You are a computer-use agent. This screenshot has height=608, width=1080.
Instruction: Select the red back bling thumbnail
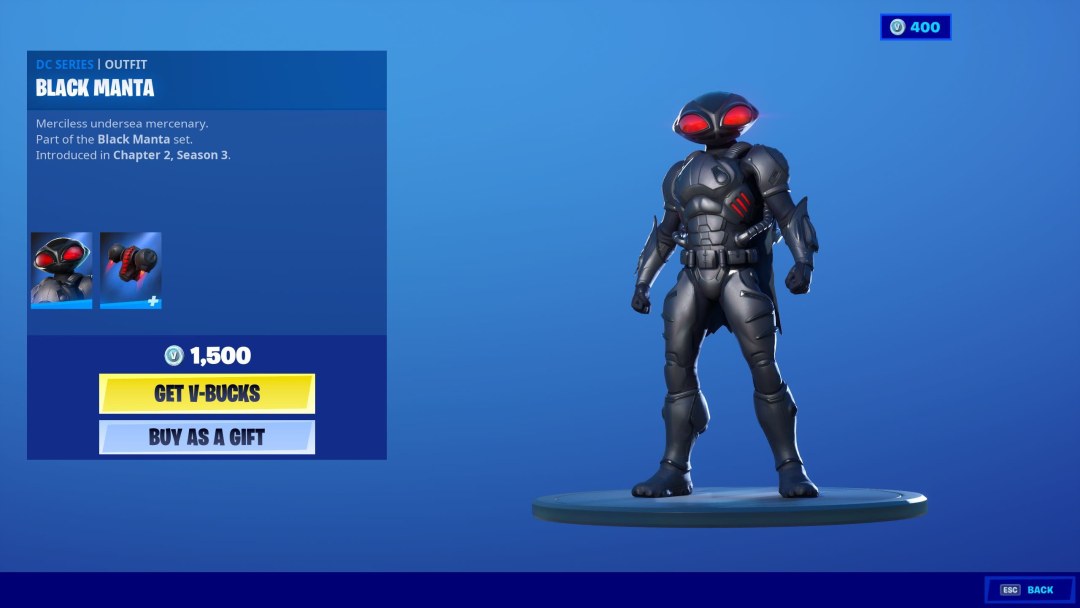tap(130, 270)
